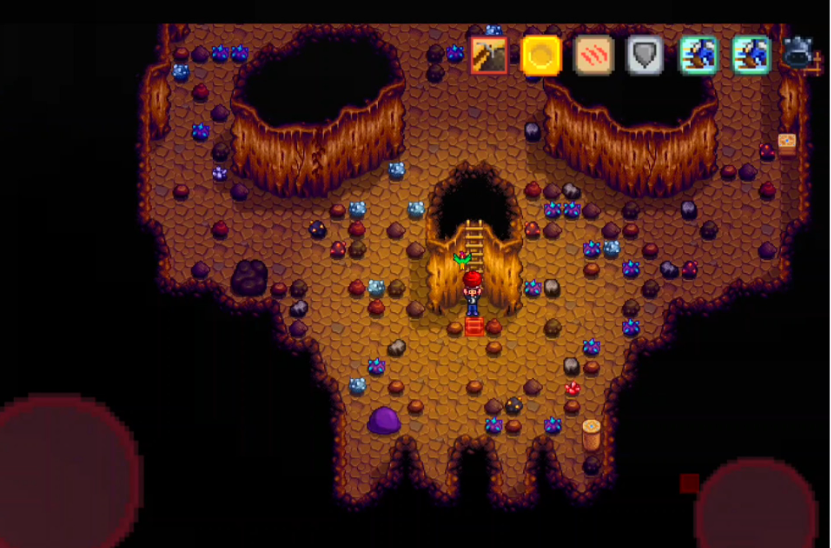Tap the yellow glowing circle buff icon

click(x=541, y=56)
